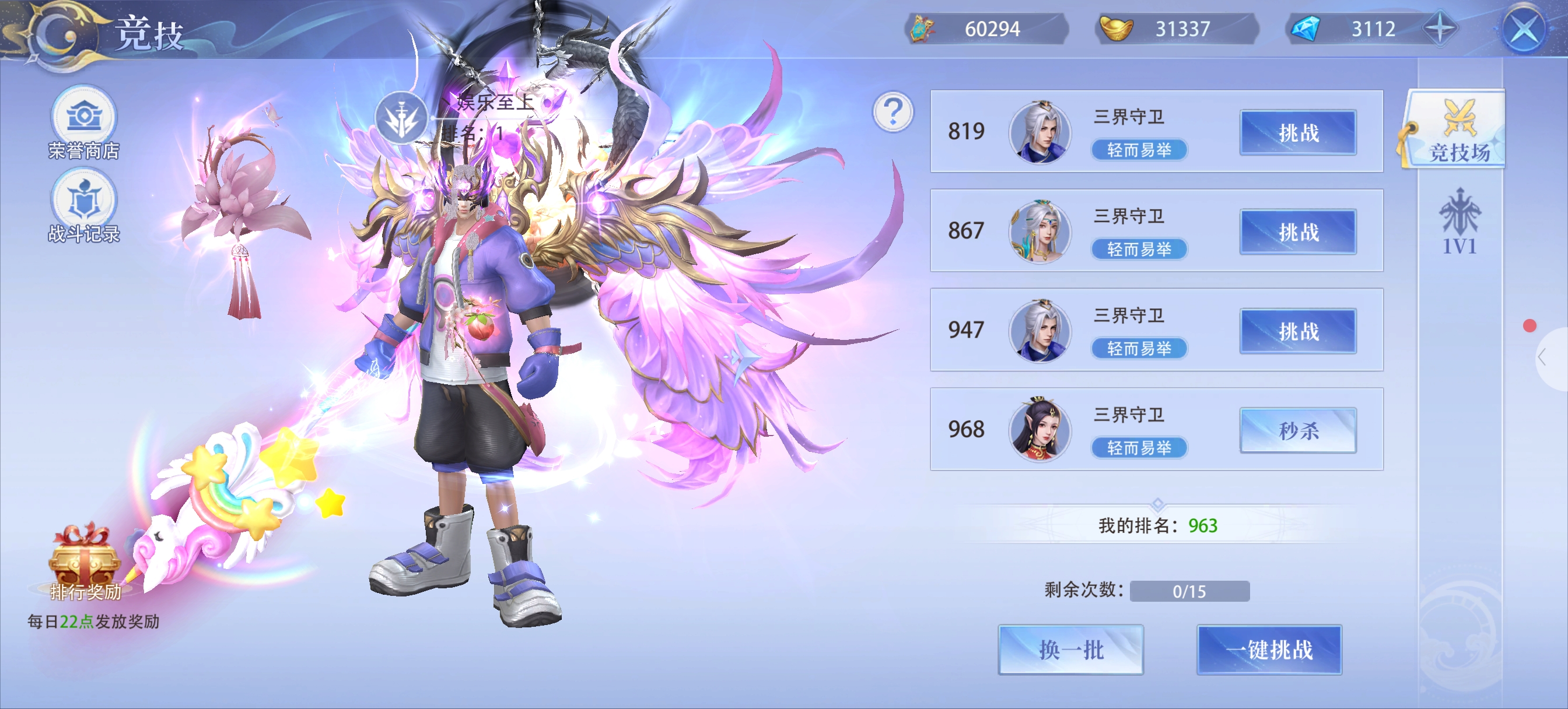
Task: View the 战斗记录 battle records
Action: (x=83, y=206)
